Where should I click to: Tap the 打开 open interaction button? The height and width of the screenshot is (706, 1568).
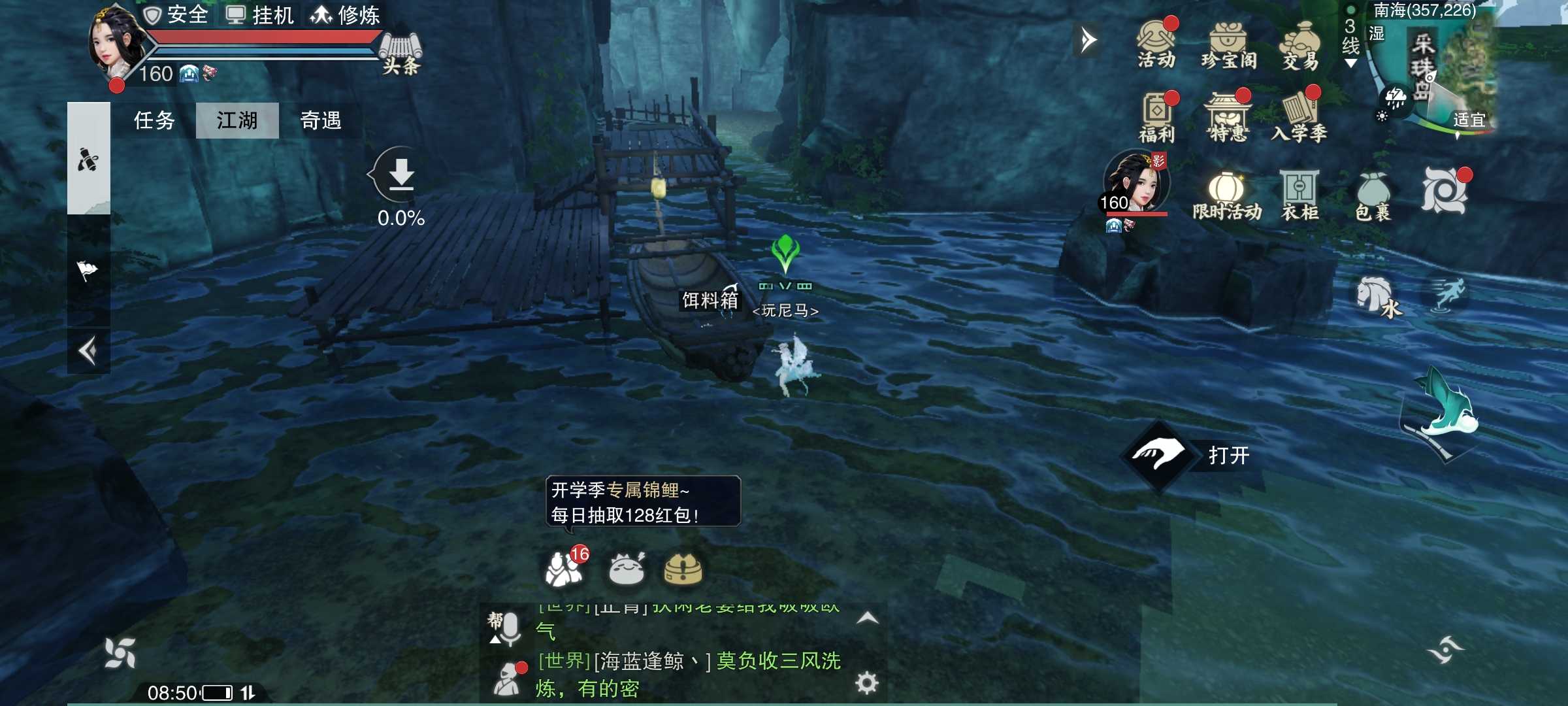click(x=1158, y=455)
